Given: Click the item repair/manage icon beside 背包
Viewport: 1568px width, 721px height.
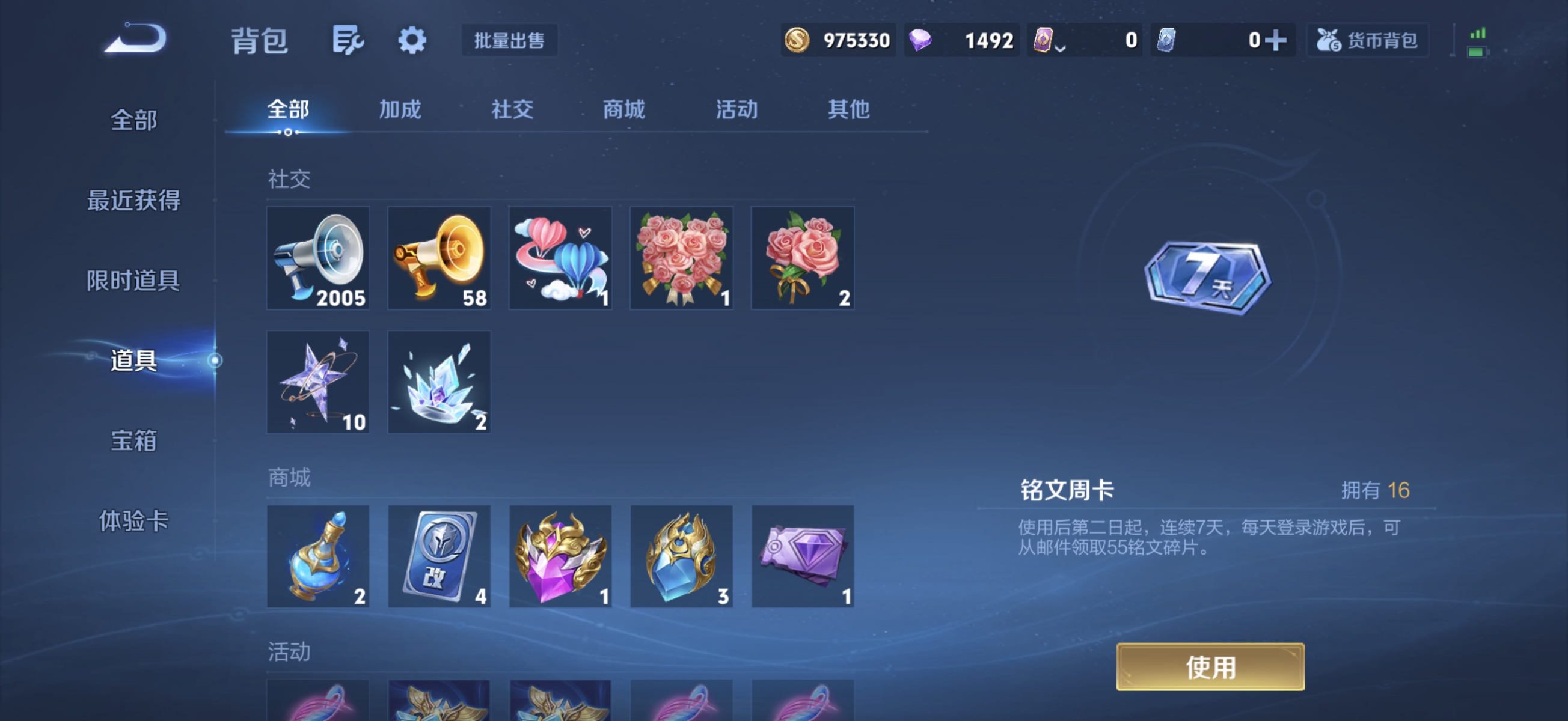Looking at the screenshot, I should [347, 40].
